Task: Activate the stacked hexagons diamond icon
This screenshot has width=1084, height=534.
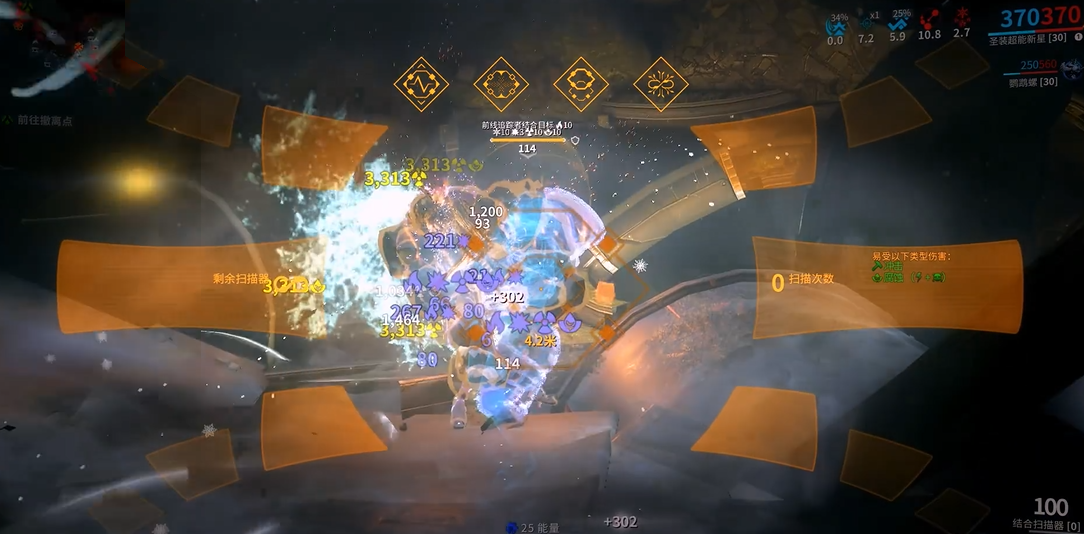Action: click(x=580, y=84)
